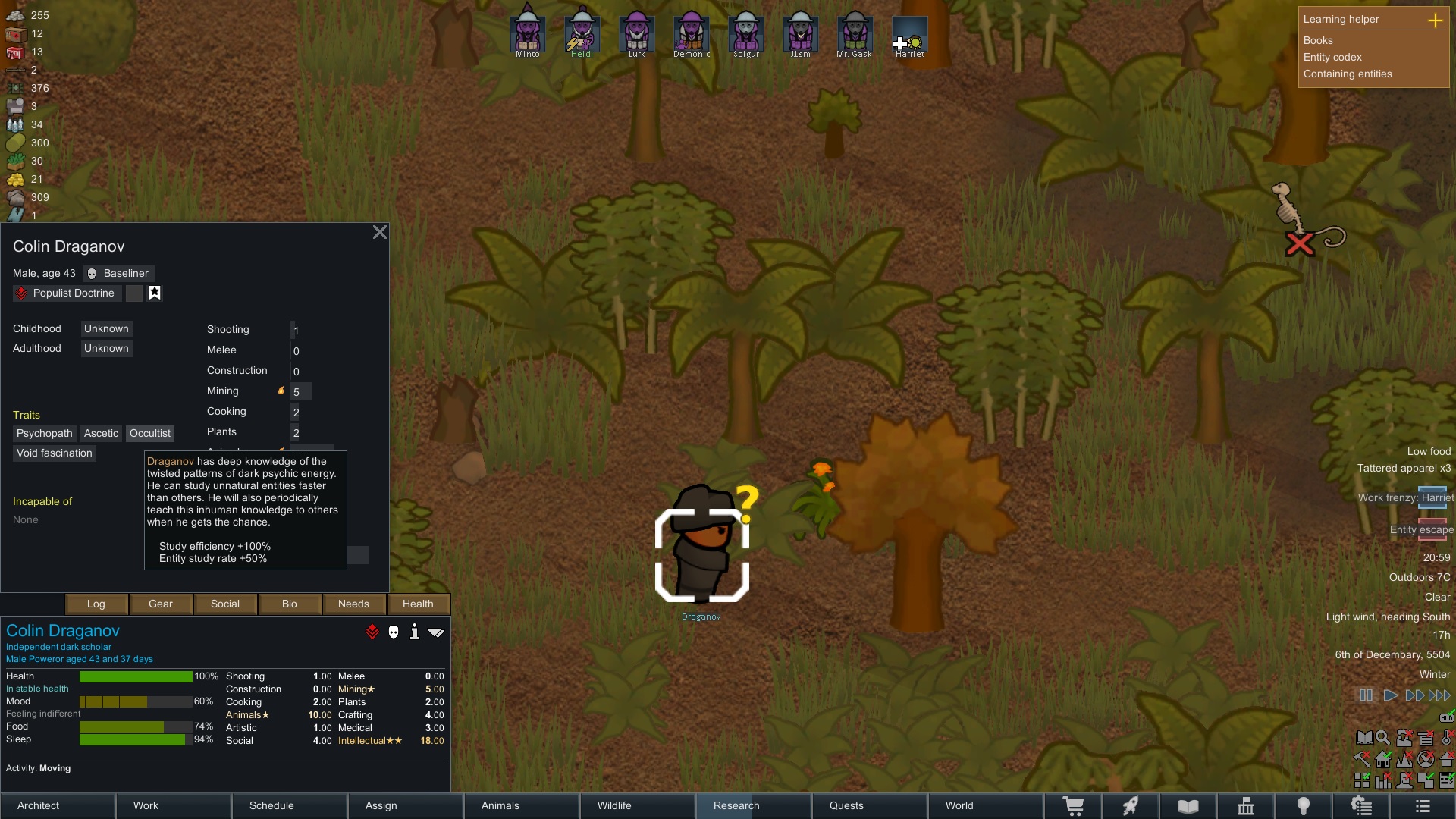Open the Social tab
Image resolution: width=1456 pixels, height=819 pixels.
(x=225, y=604)
